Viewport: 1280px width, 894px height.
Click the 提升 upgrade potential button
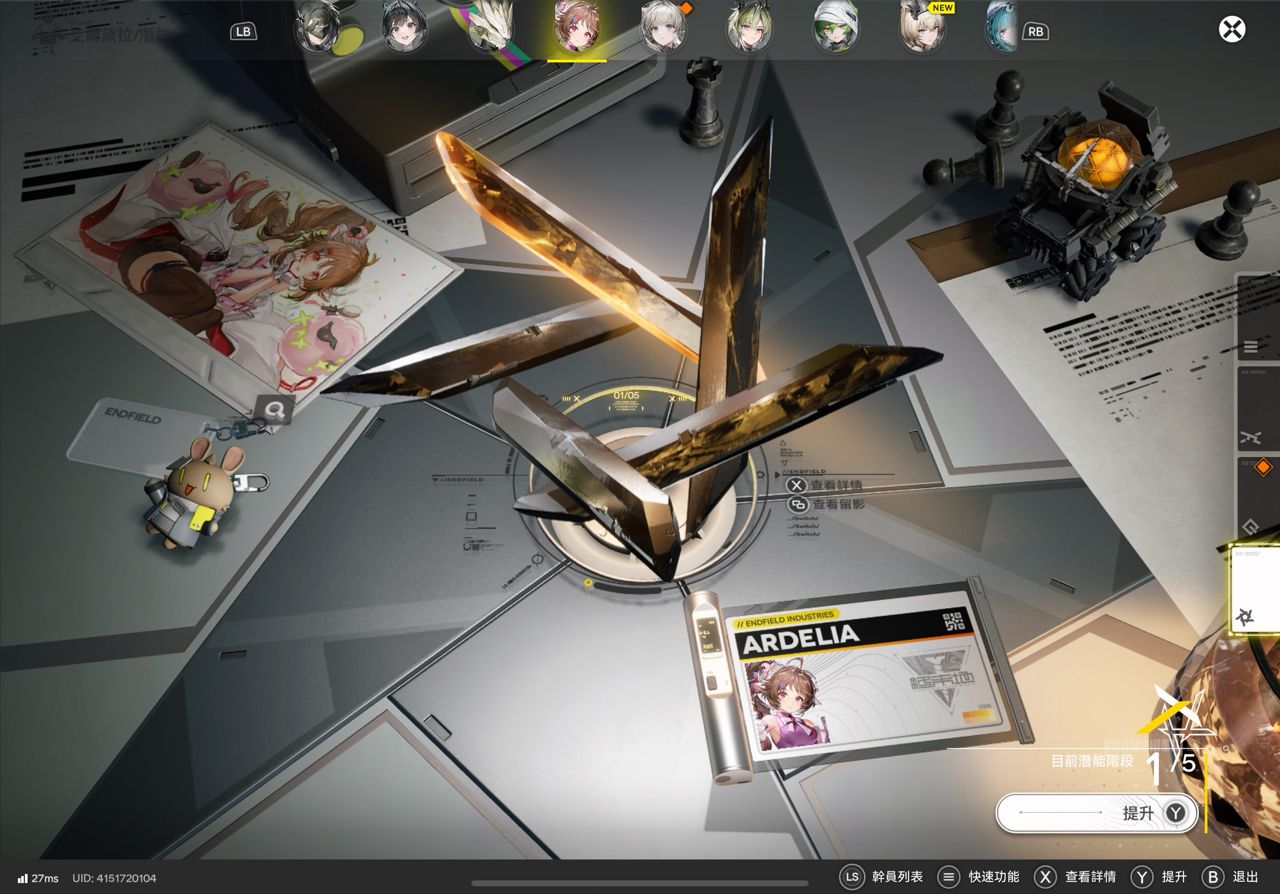pyautogui.click(x=1097, y=813)
